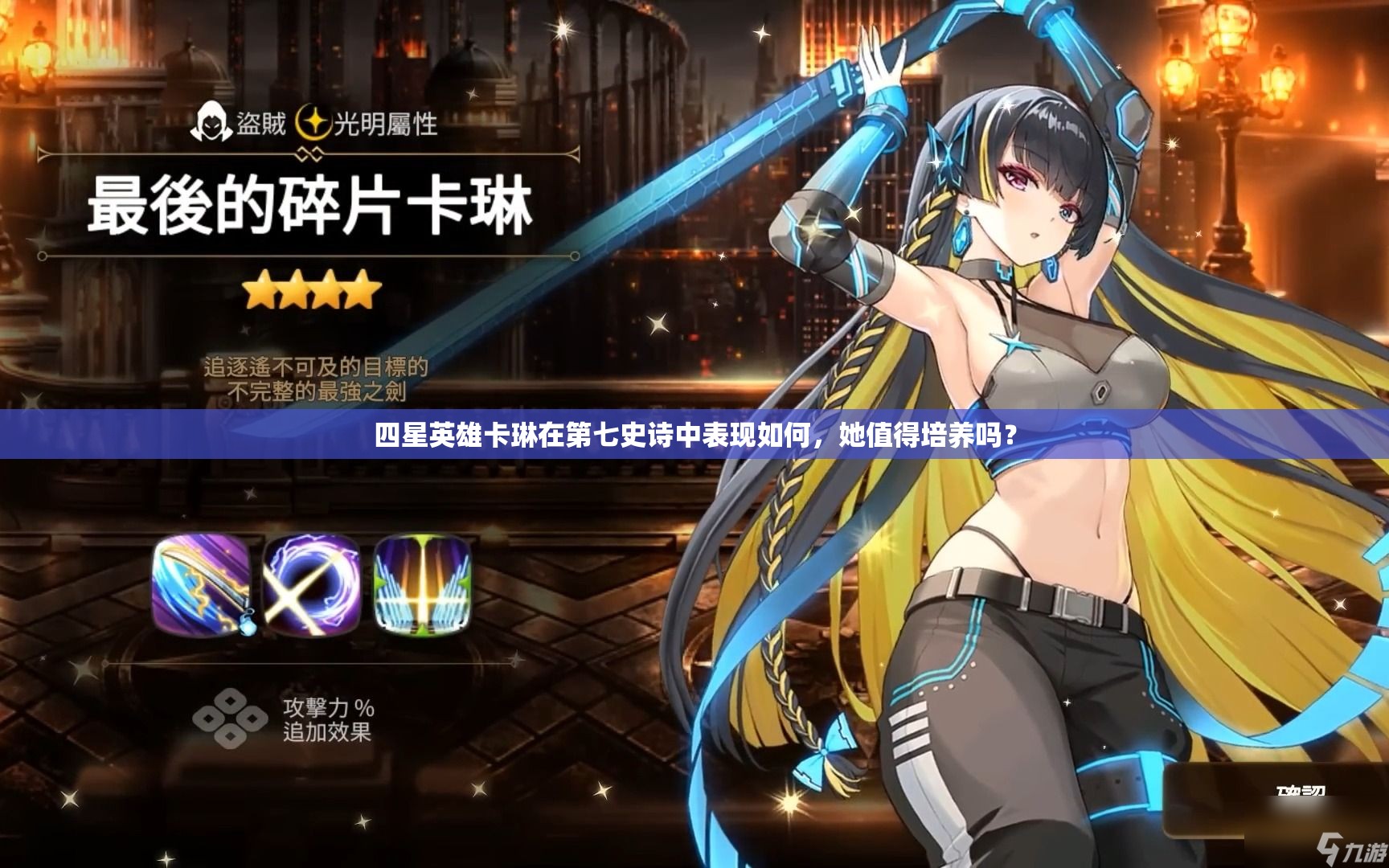Select the blue sword slash skill icon
1389x868 pixels.
pos(201,583)
